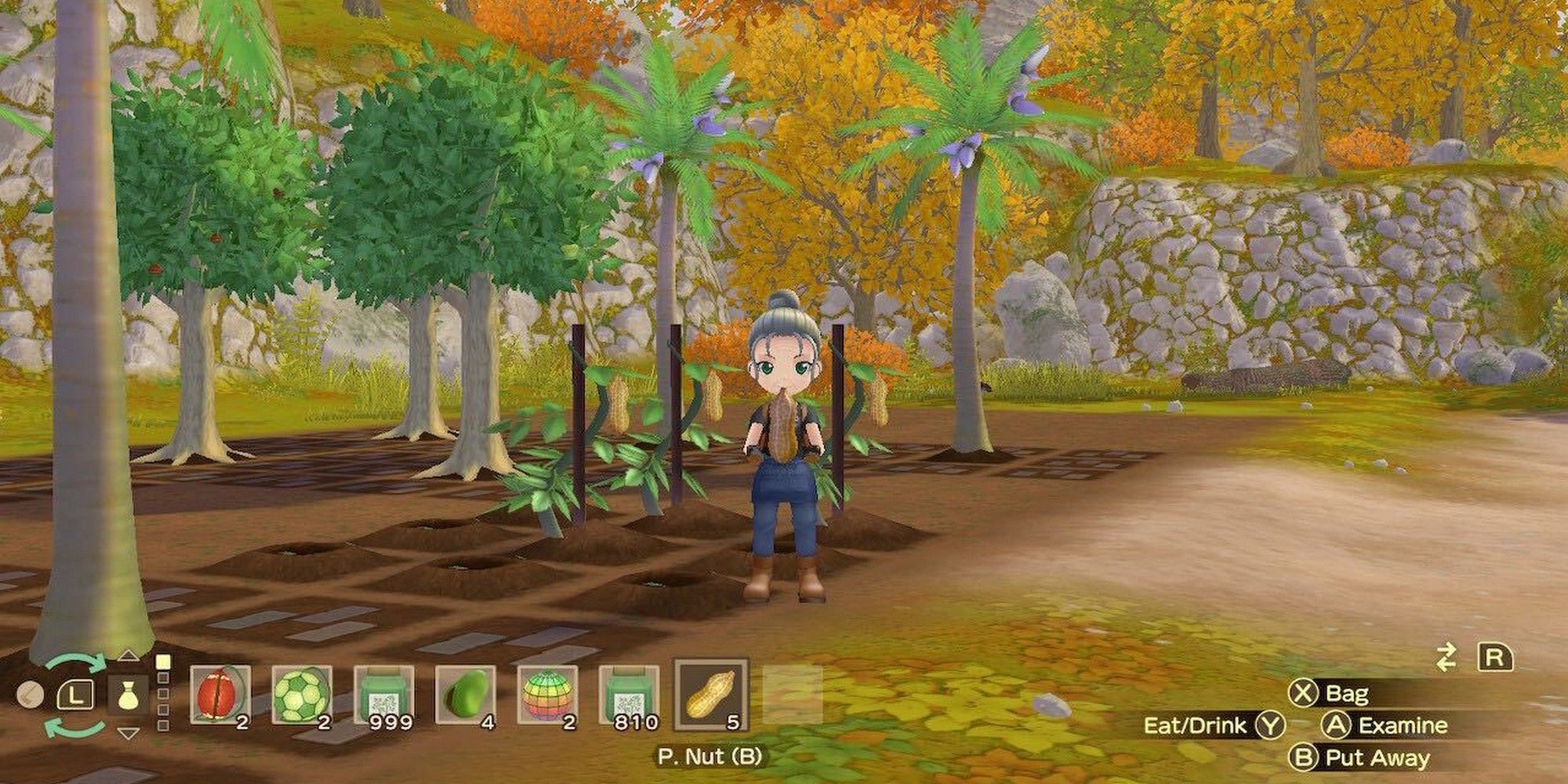
Task: Expand the upward arrow above the pouch icon
Action: coord(129,657)
